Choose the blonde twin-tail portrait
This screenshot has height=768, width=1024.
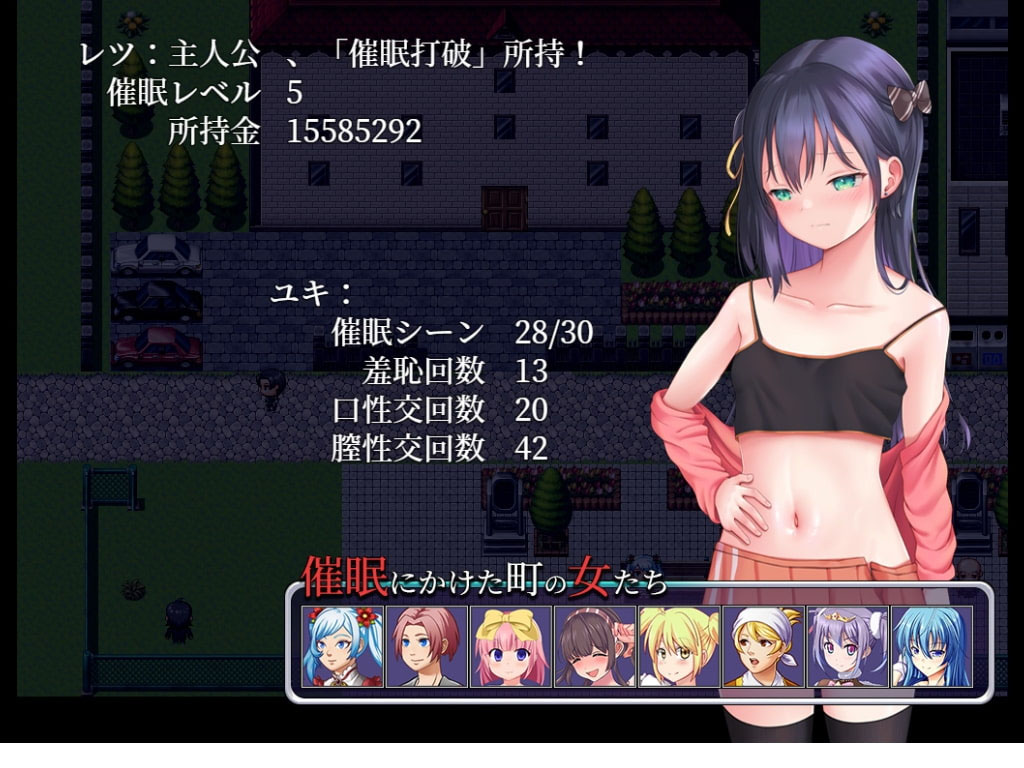(679, 646)
